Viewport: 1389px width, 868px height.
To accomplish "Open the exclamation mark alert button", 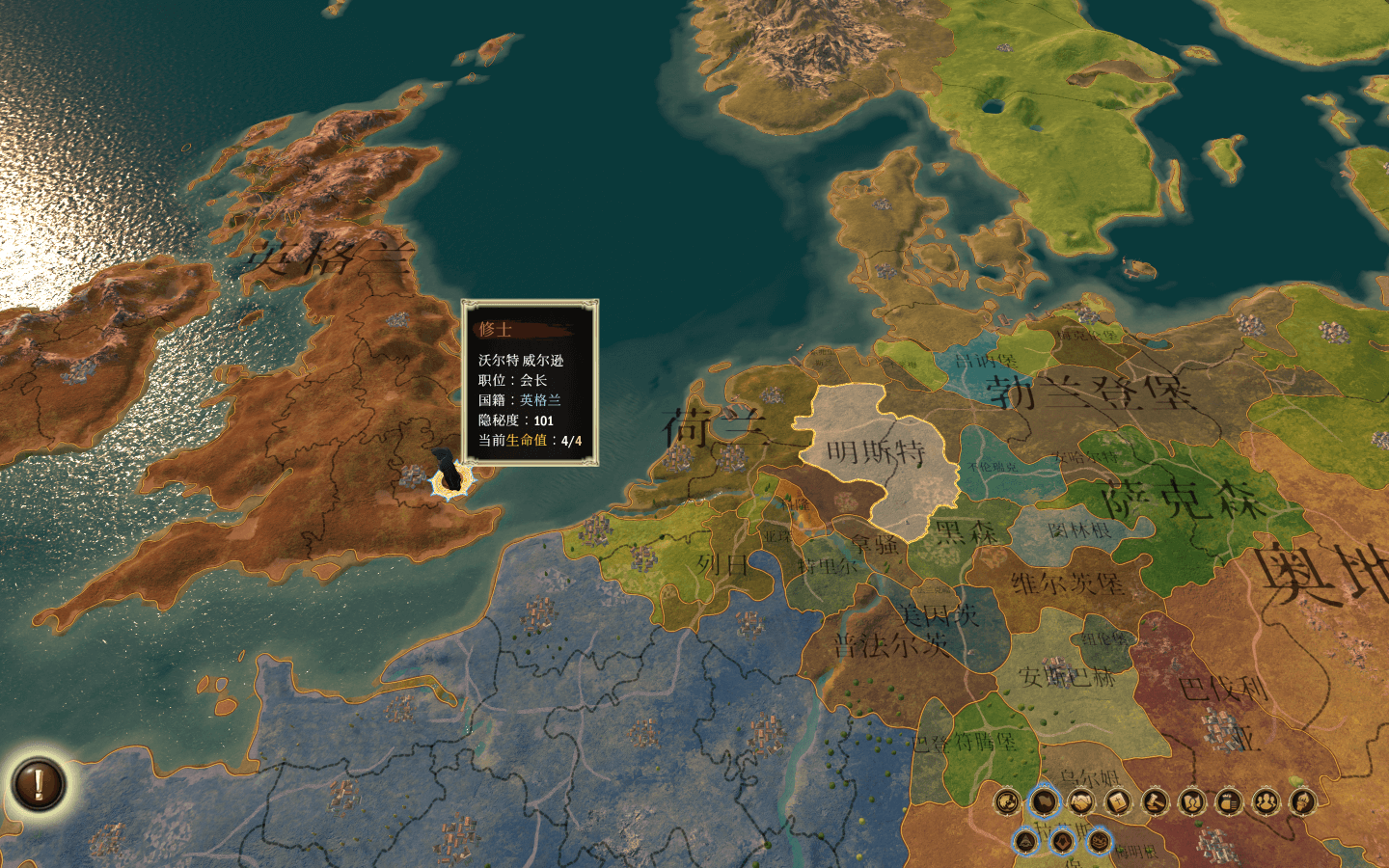I will pyautogui.click(x=39, y=783).
